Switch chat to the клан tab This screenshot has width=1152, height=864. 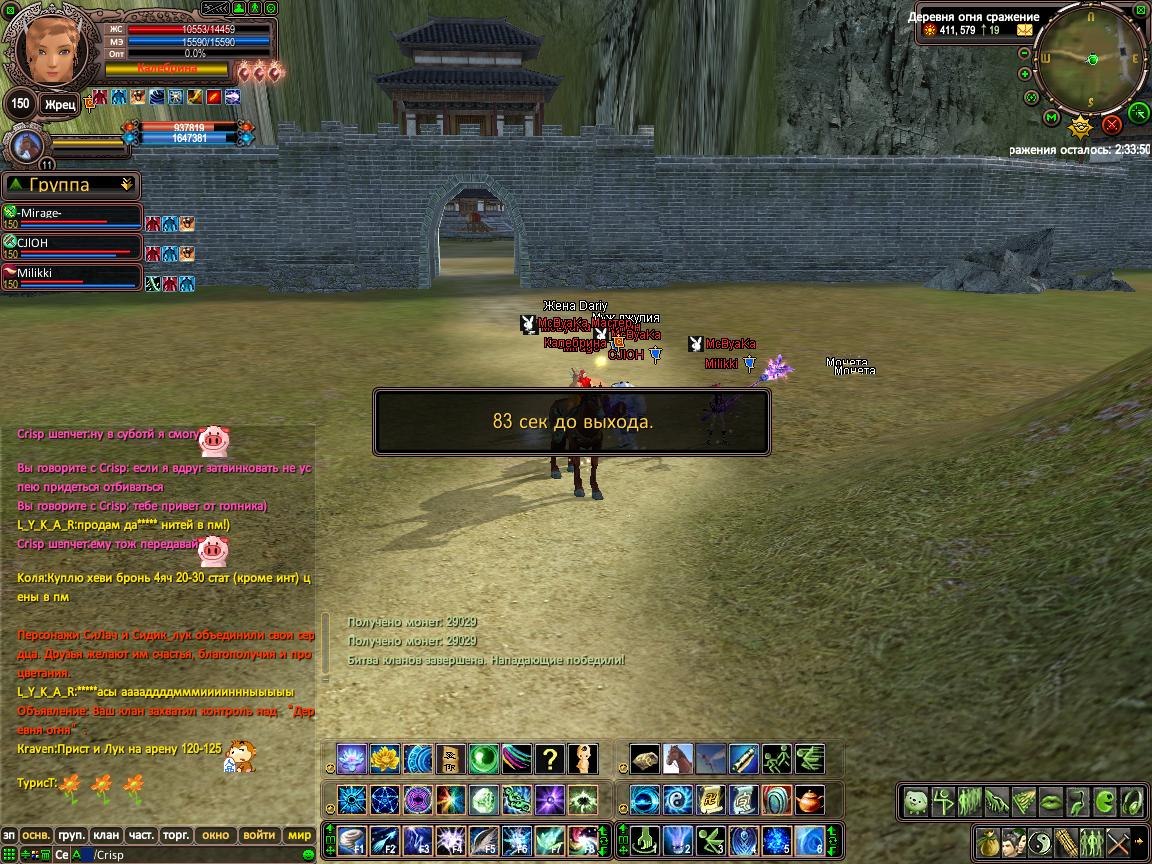pos(105,835)
